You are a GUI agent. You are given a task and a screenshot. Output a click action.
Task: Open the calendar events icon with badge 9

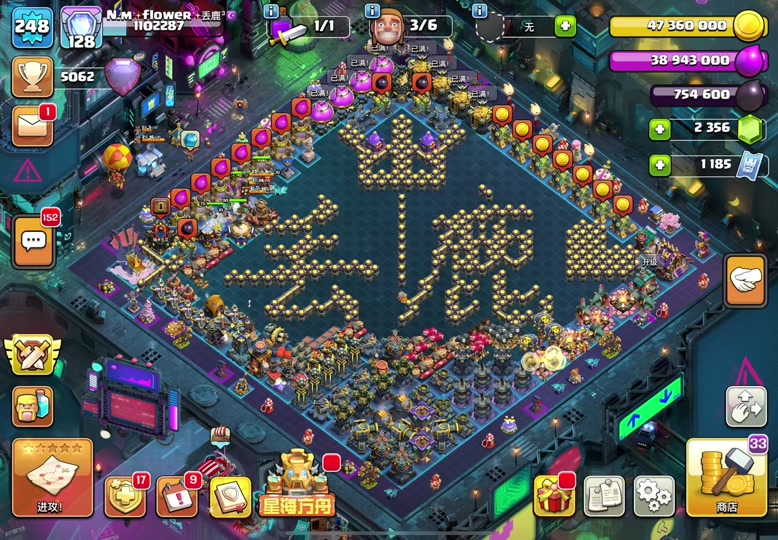point(177,496)
